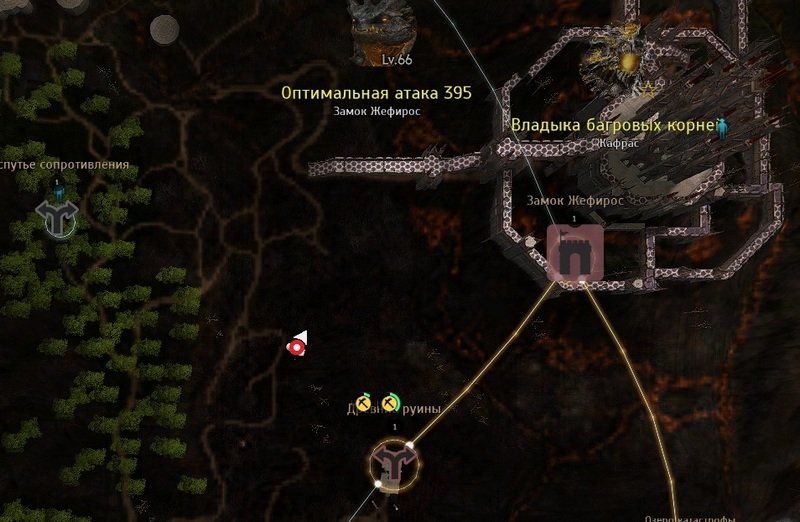The image size is (800, 522).
Task: Select the Уступ сопротивления waypoint marker
Action: pos(56,212)
